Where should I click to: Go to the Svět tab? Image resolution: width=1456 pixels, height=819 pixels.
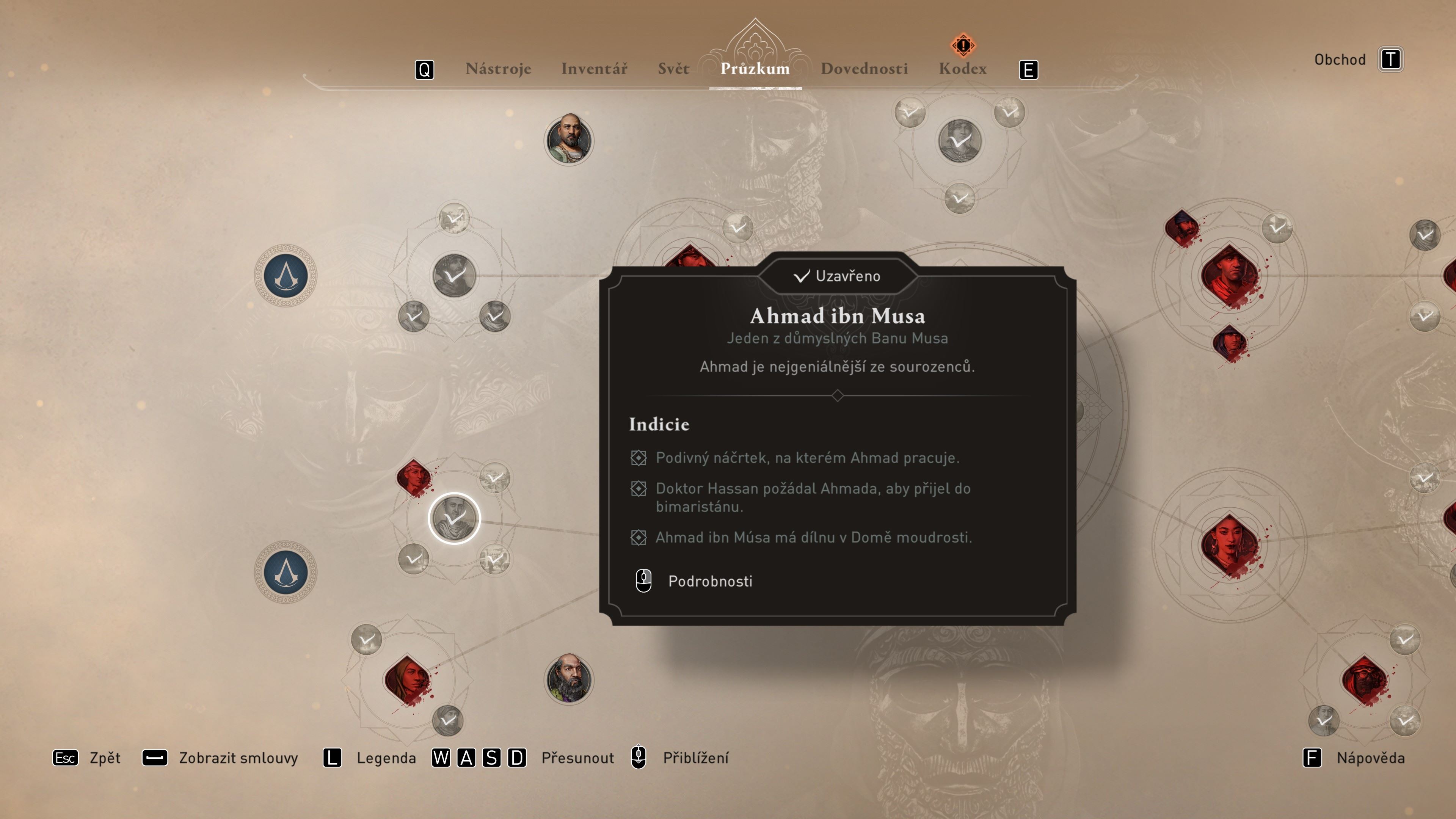(x=673, y=69)
